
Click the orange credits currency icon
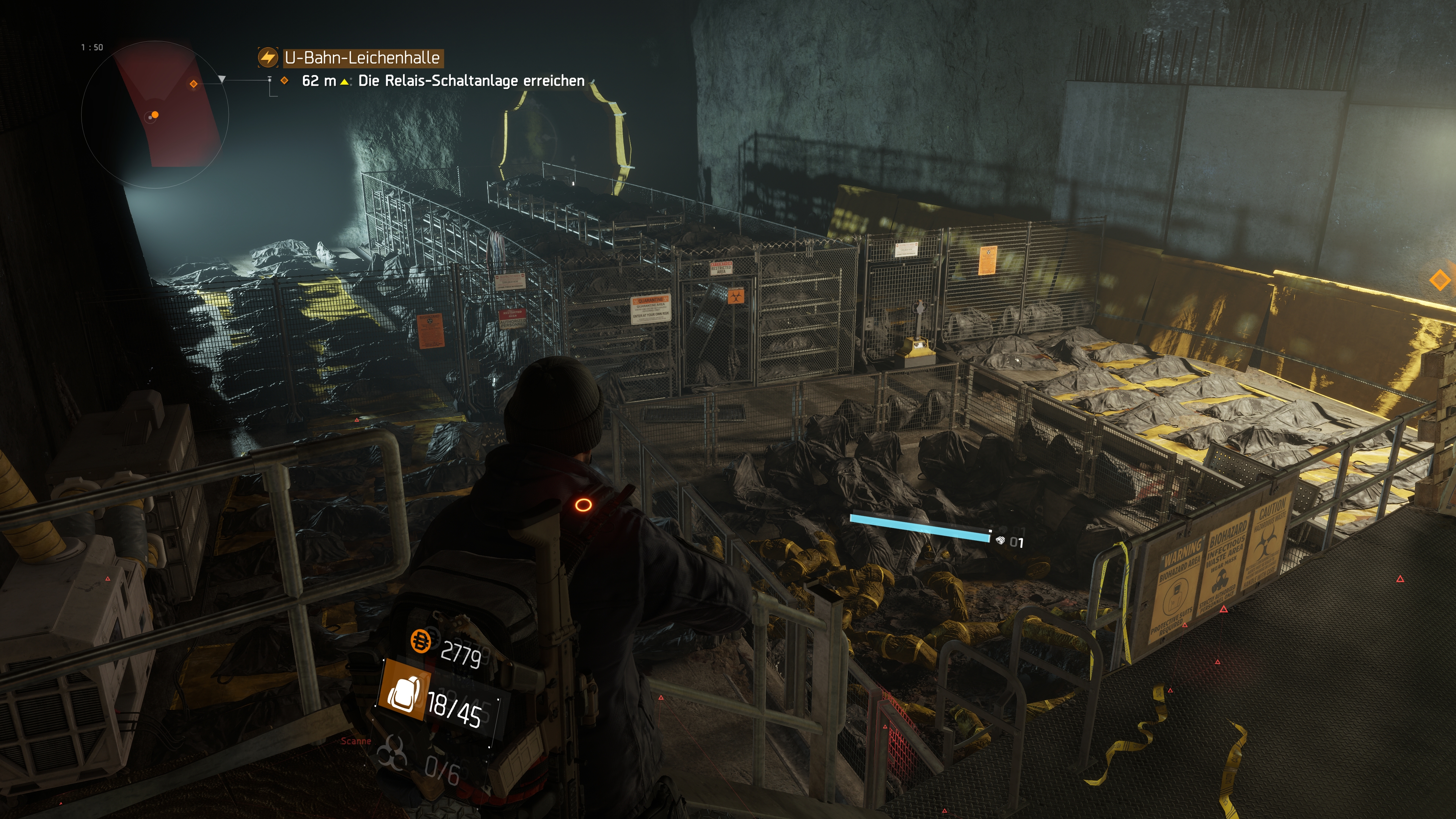420,641
